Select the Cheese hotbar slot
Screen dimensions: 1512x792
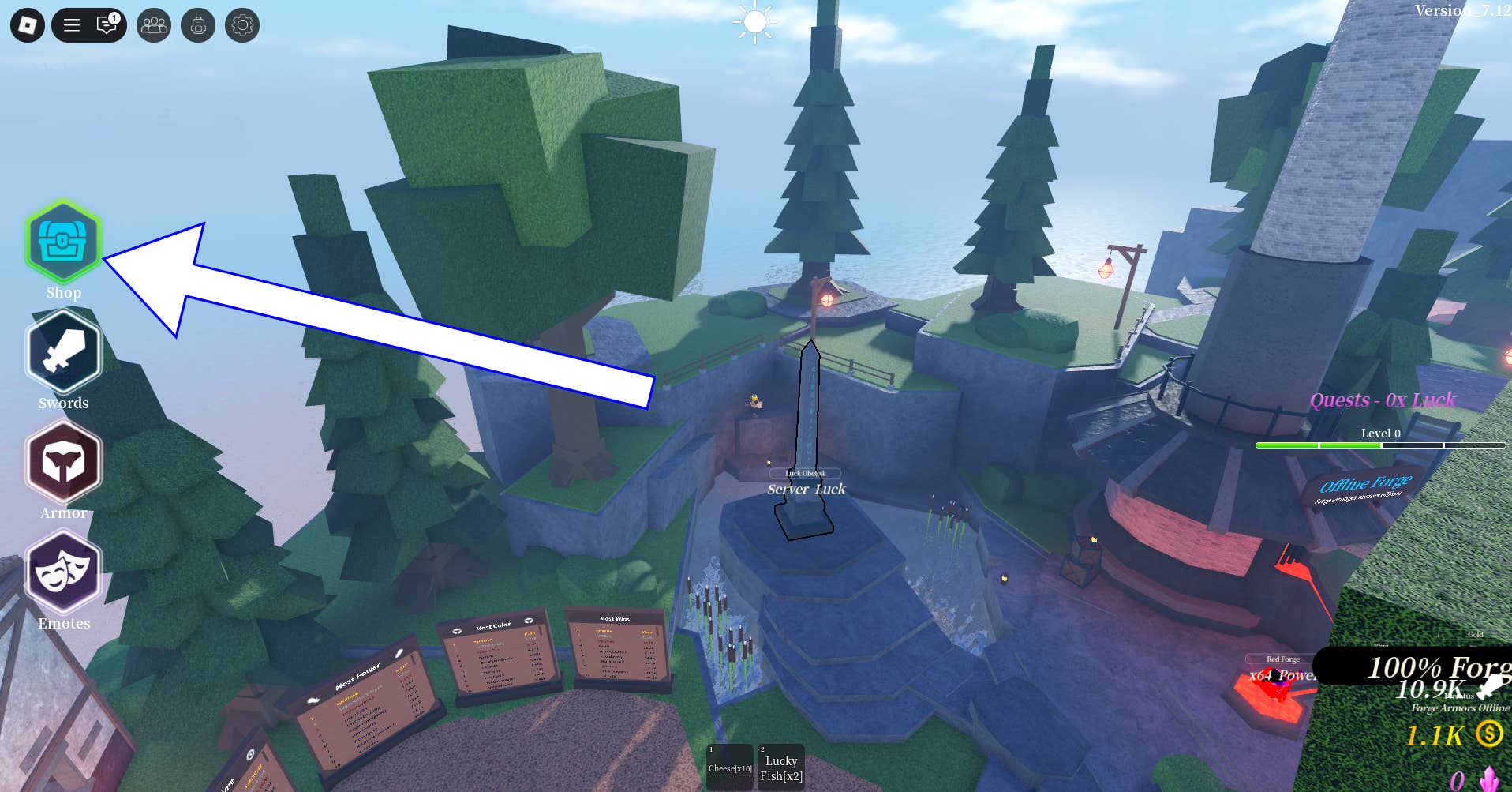730,767
